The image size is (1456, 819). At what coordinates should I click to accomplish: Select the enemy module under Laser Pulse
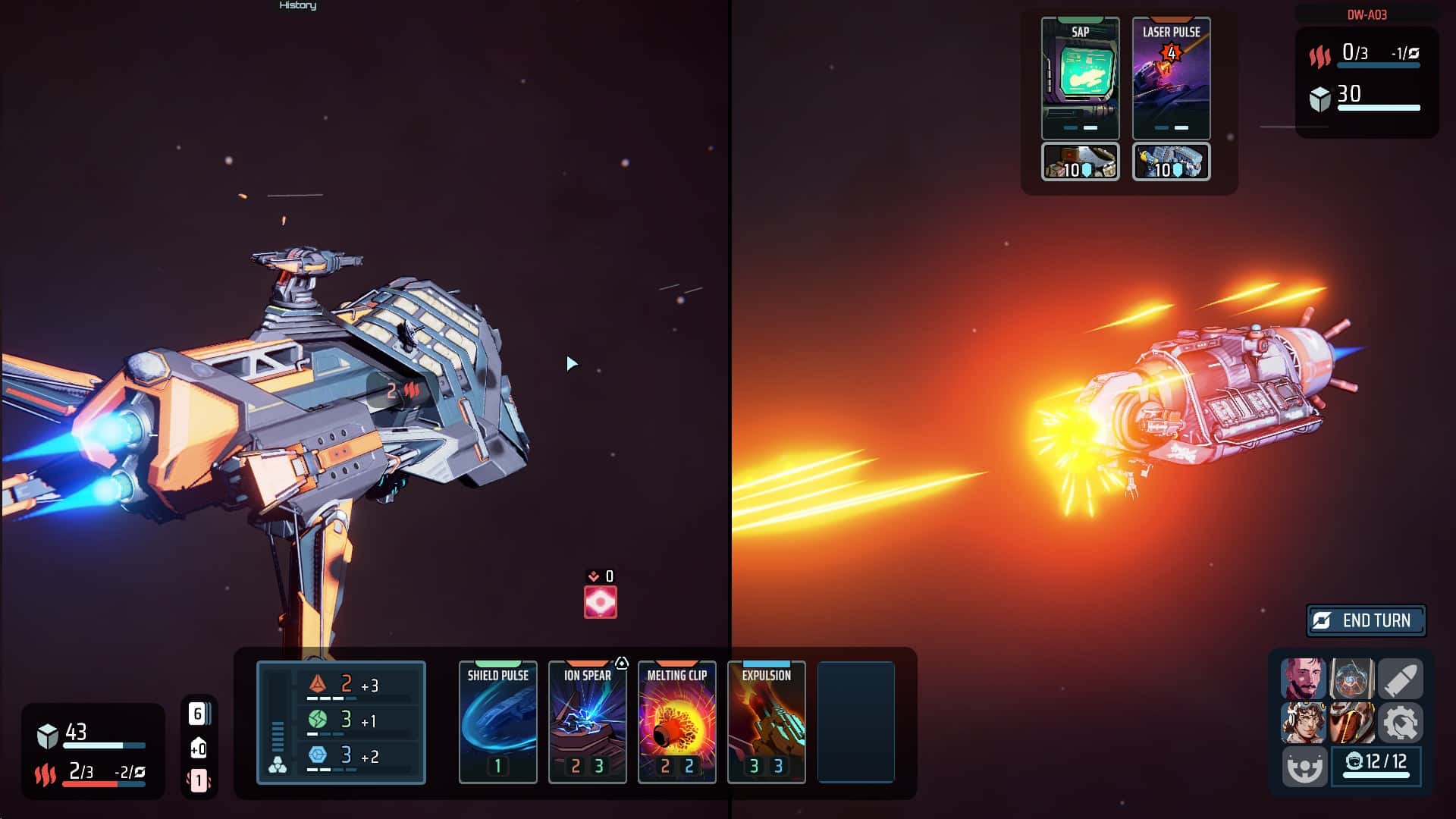pos(1171,162)
